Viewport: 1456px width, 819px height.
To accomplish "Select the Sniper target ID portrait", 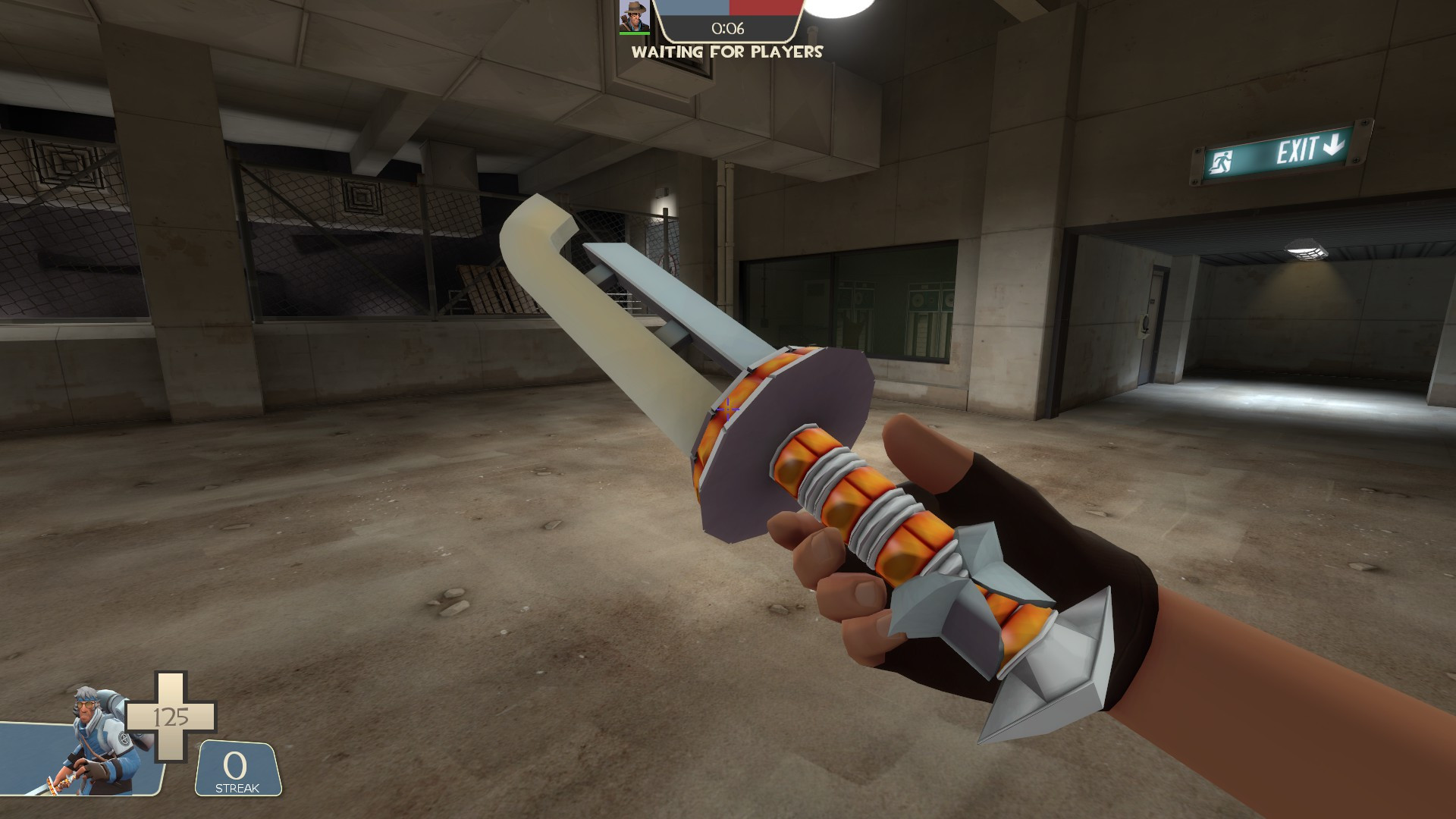I will click(634, 17).
